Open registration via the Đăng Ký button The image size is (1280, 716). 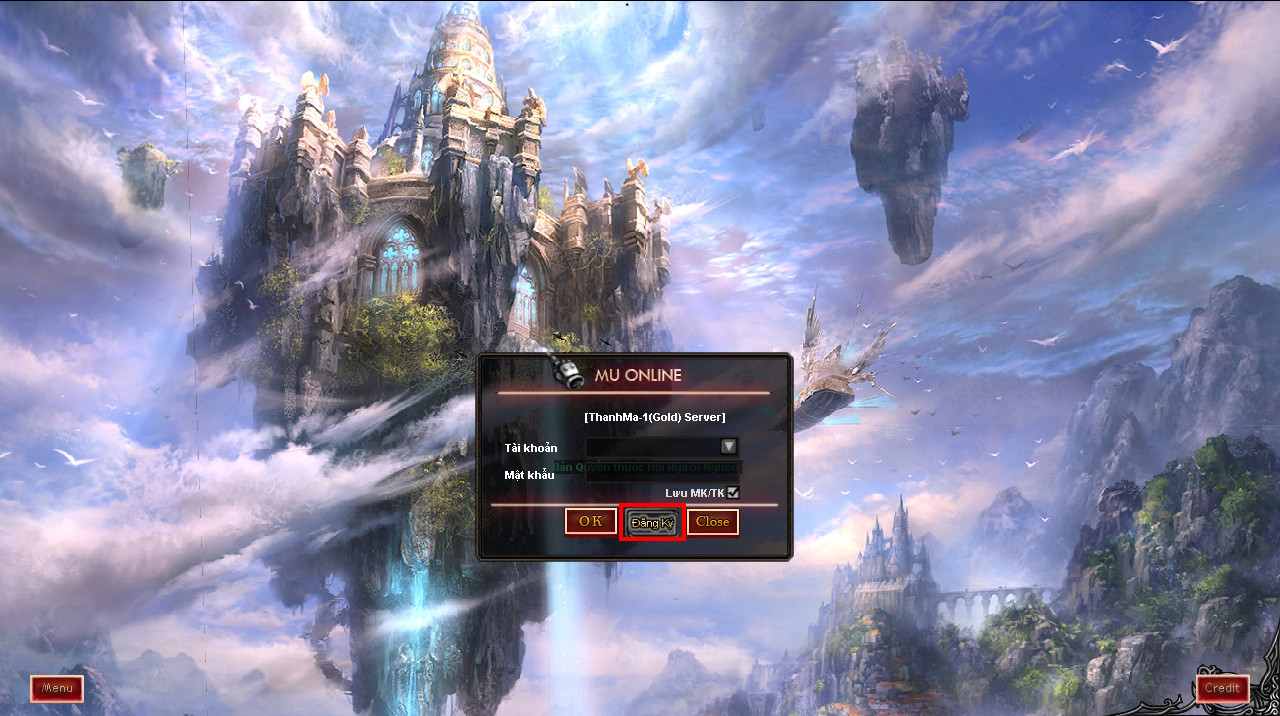pos(652,523)
